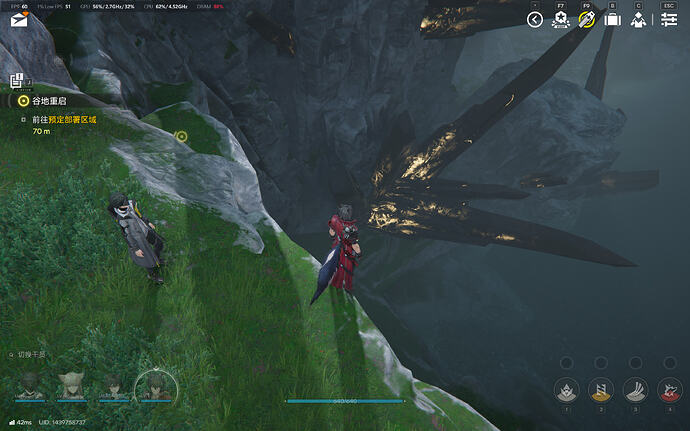Select the yellow-highlighted gadget icon

coord(587,20)
